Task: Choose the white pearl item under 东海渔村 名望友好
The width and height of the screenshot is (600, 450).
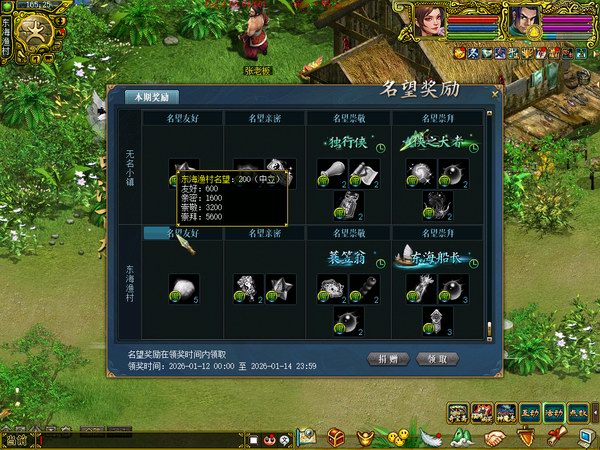Action: 183,288
